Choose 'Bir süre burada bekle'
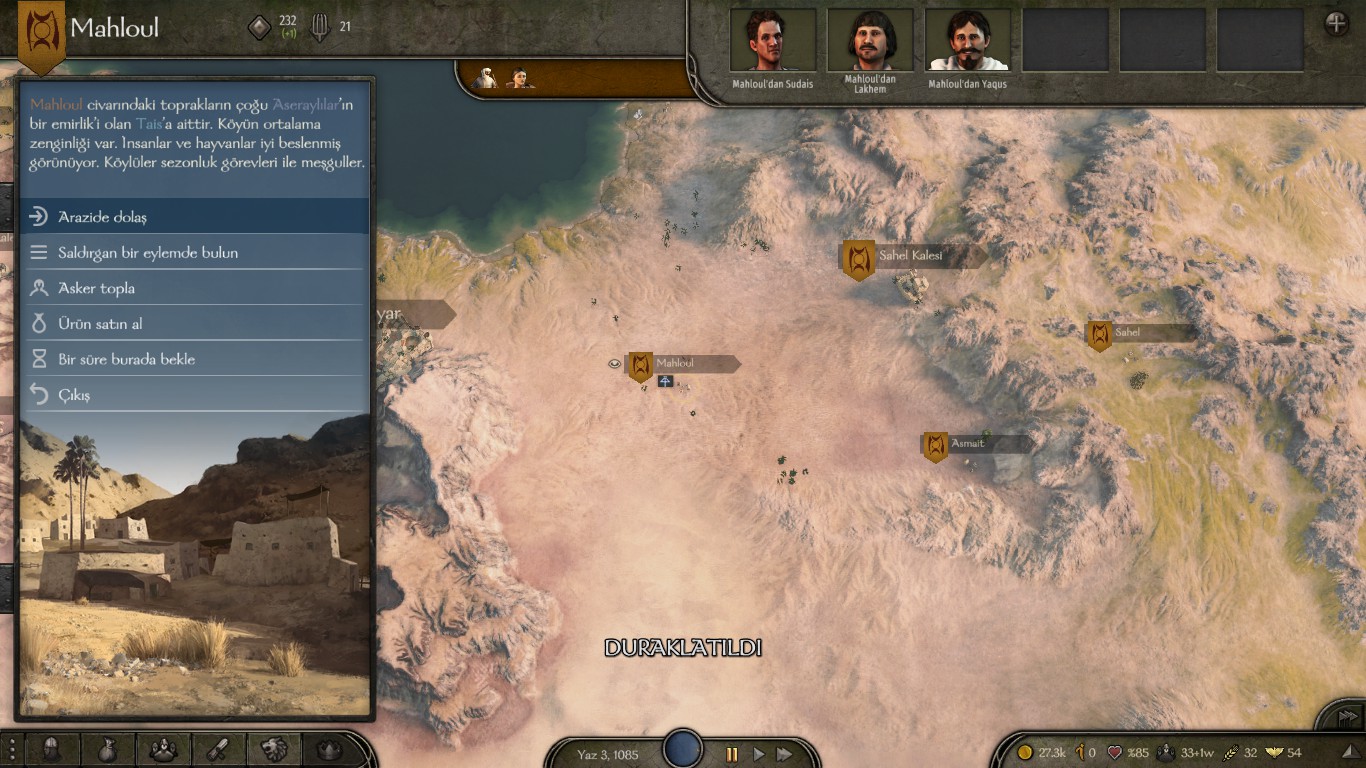The width and height of the screenshot is (1366, 768). tap(195, 359)
